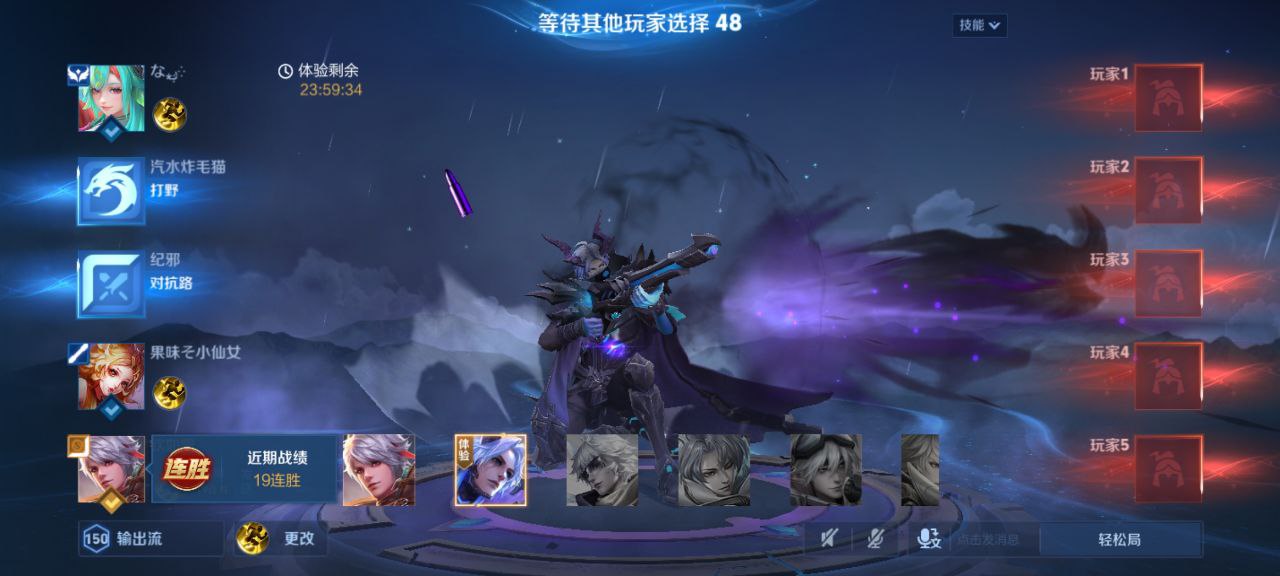Click 果味そ小仙女's hero portrait
Viewport: 1280px width, 576px height.
[112, 377]
